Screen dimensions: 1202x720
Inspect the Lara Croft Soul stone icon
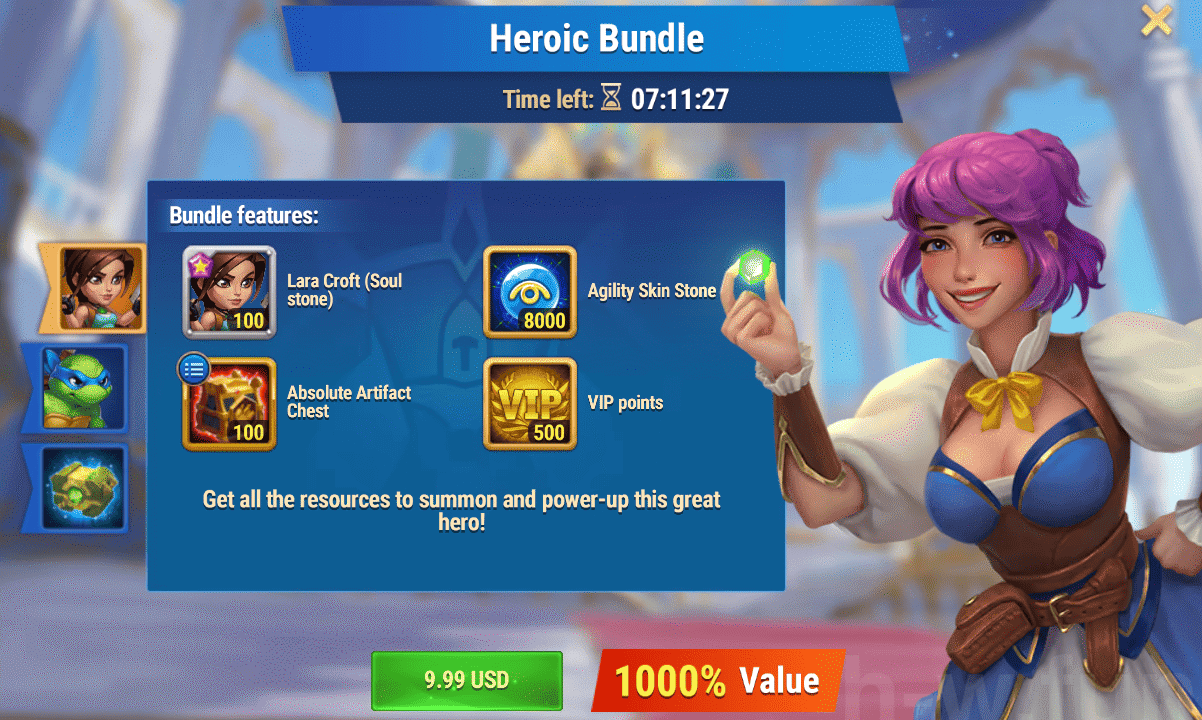pyautogui.click(x=229, y=292)
